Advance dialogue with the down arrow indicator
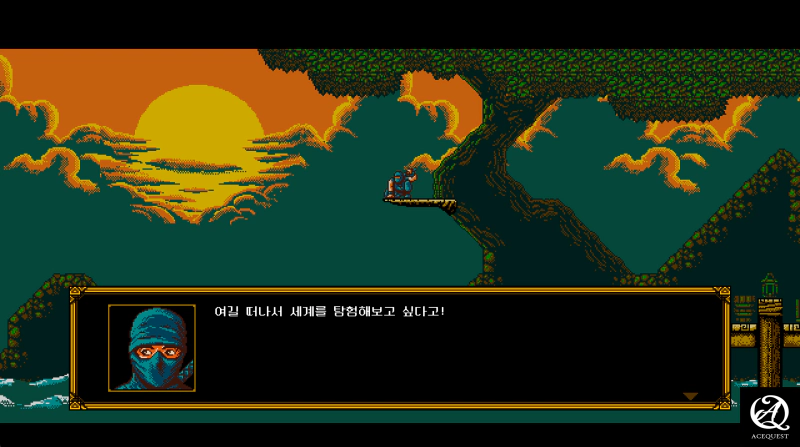Viewport: 800px width, 447px height. [x=690, y=396]
